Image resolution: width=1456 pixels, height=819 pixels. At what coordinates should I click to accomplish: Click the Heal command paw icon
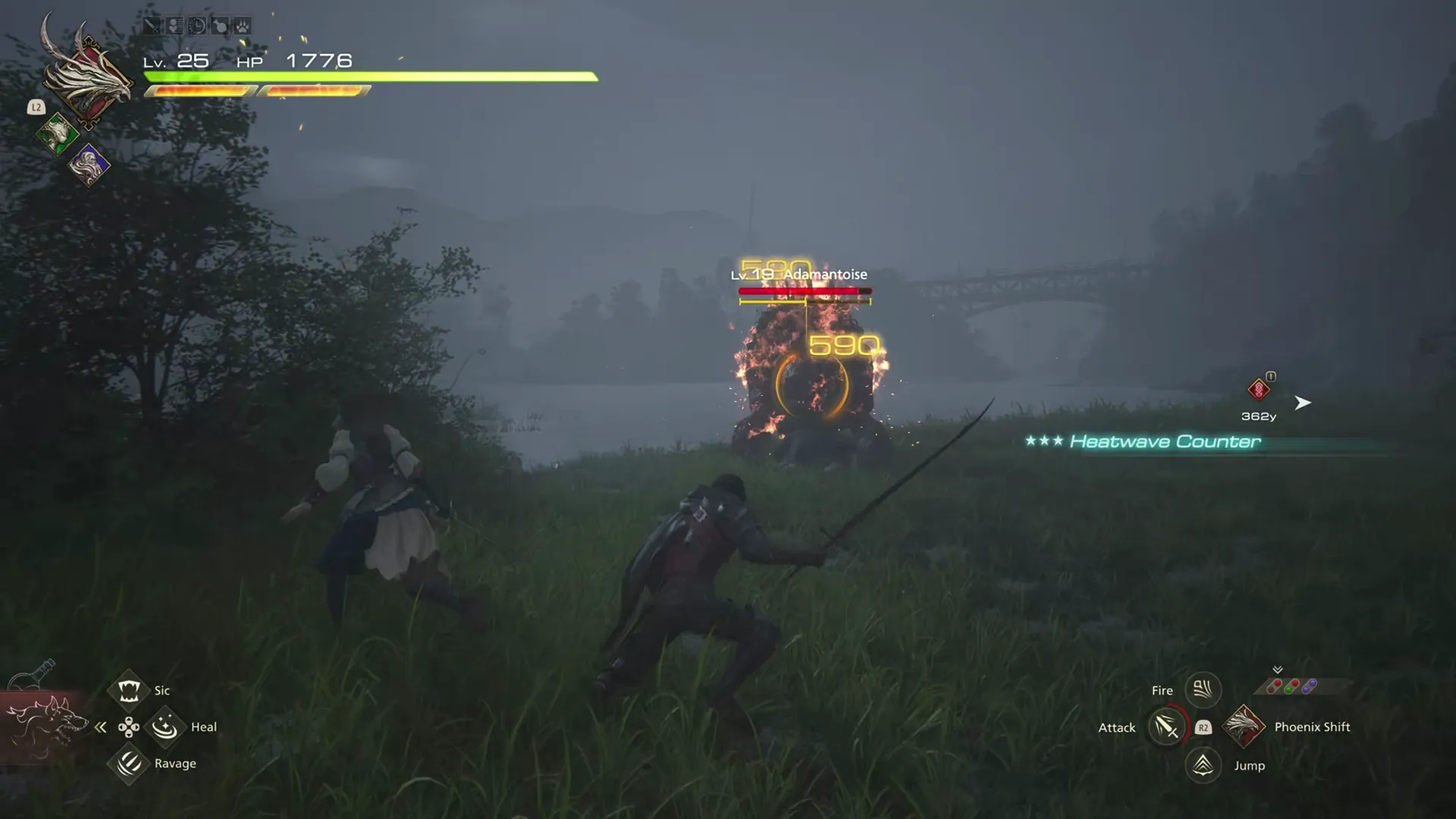164,726
